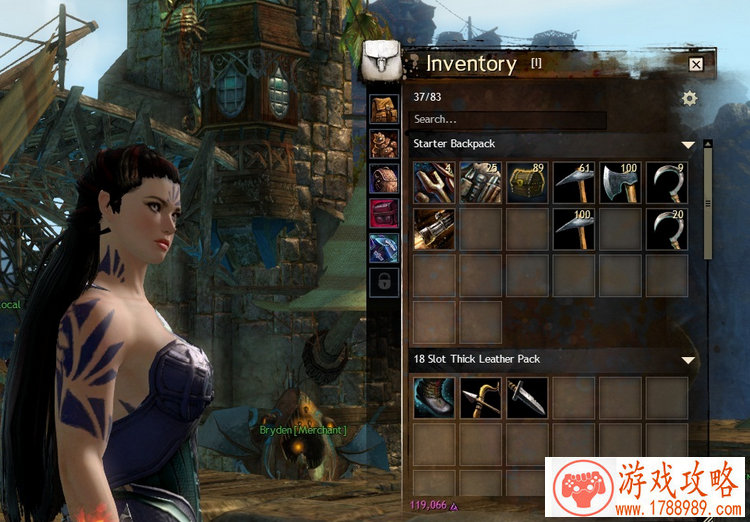The width and height of the screenshot is (750, 522).
Task: Pick the harvesting sickle with 9 uses
Action: tap(667, 182)
